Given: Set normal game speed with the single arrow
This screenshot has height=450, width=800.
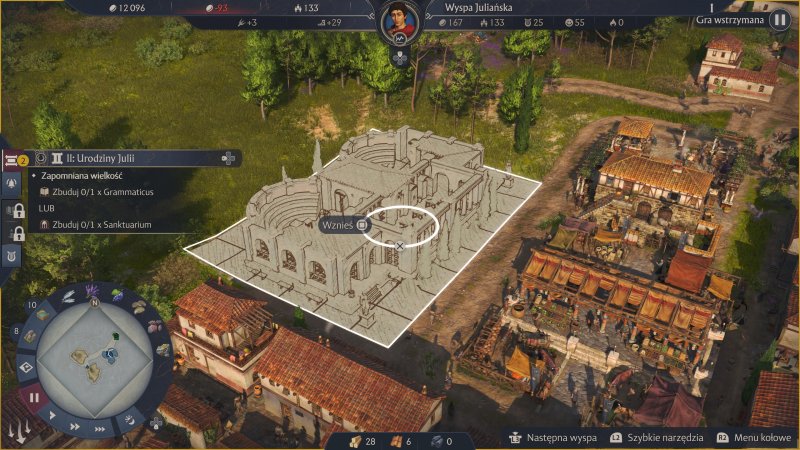Looking at the screenshot, I should (53, 414).
